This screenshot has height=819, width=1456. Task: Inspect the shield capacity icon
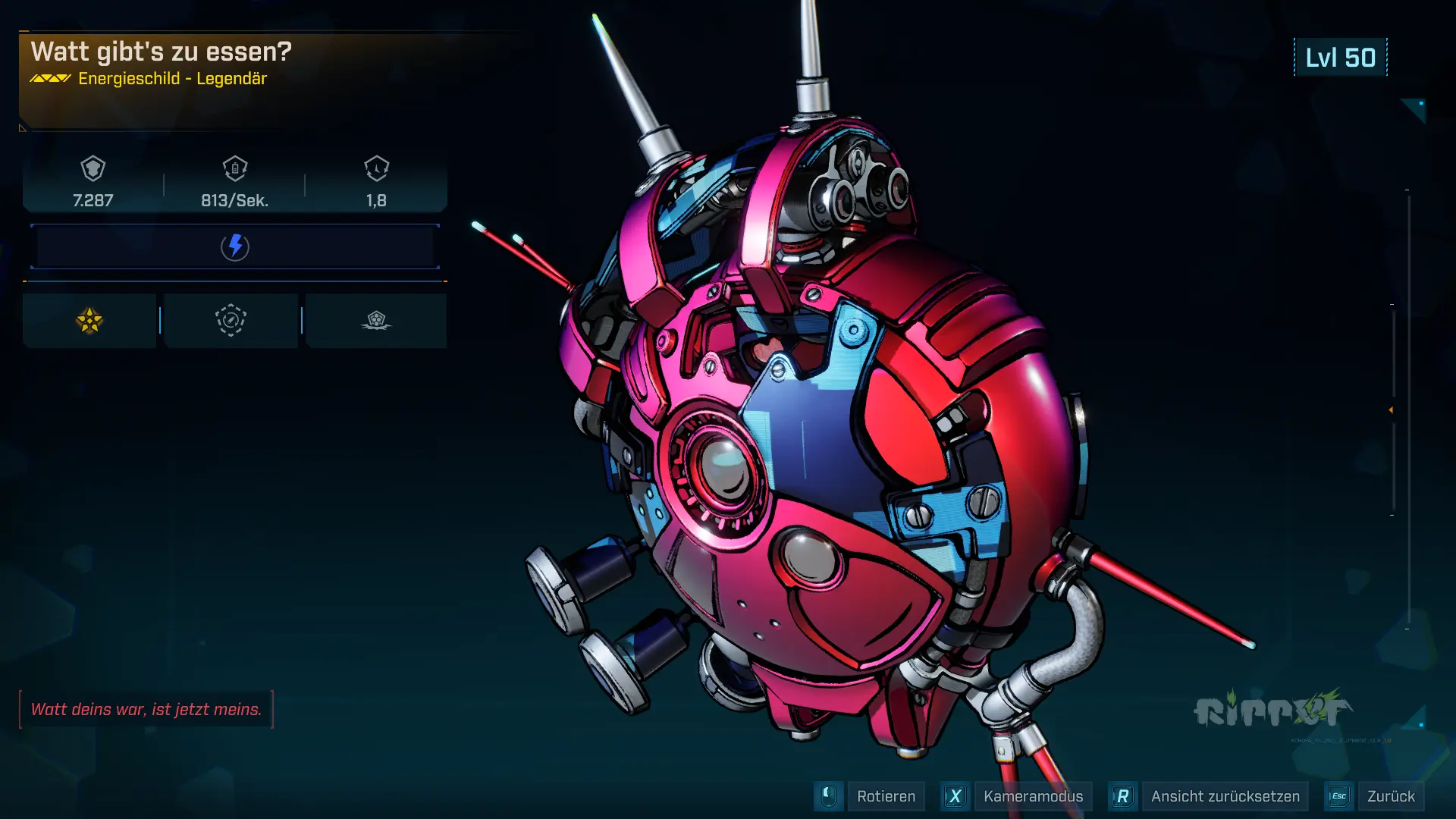(x=93, y=168)
